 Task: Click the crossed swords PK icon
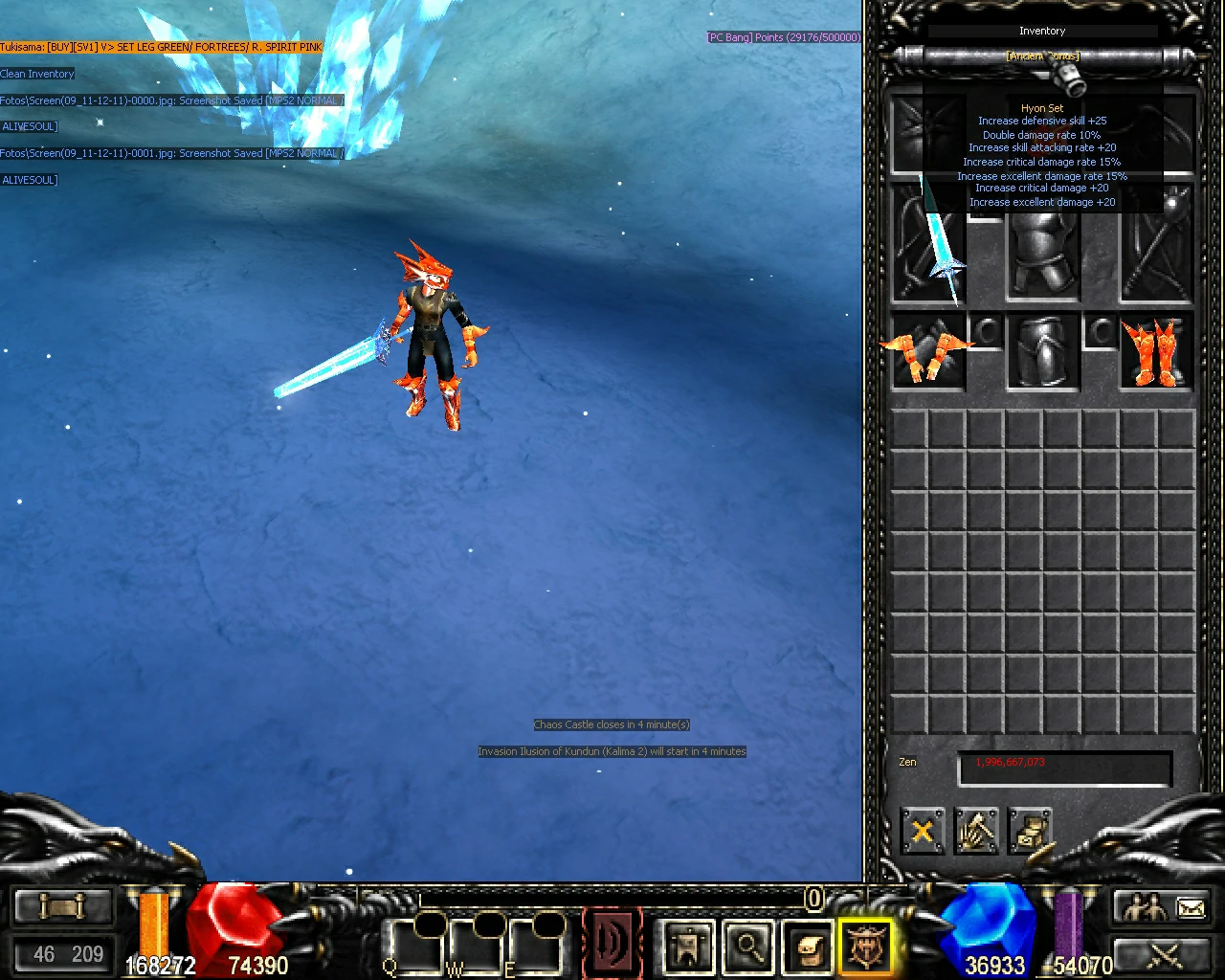click(1163, 953)
